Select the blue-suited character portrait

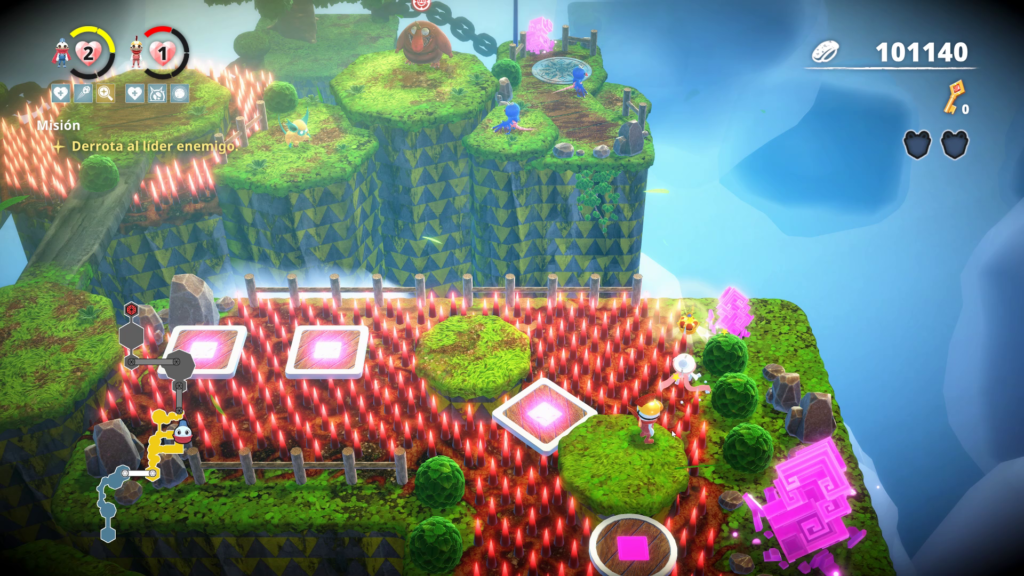pos(62,52)
